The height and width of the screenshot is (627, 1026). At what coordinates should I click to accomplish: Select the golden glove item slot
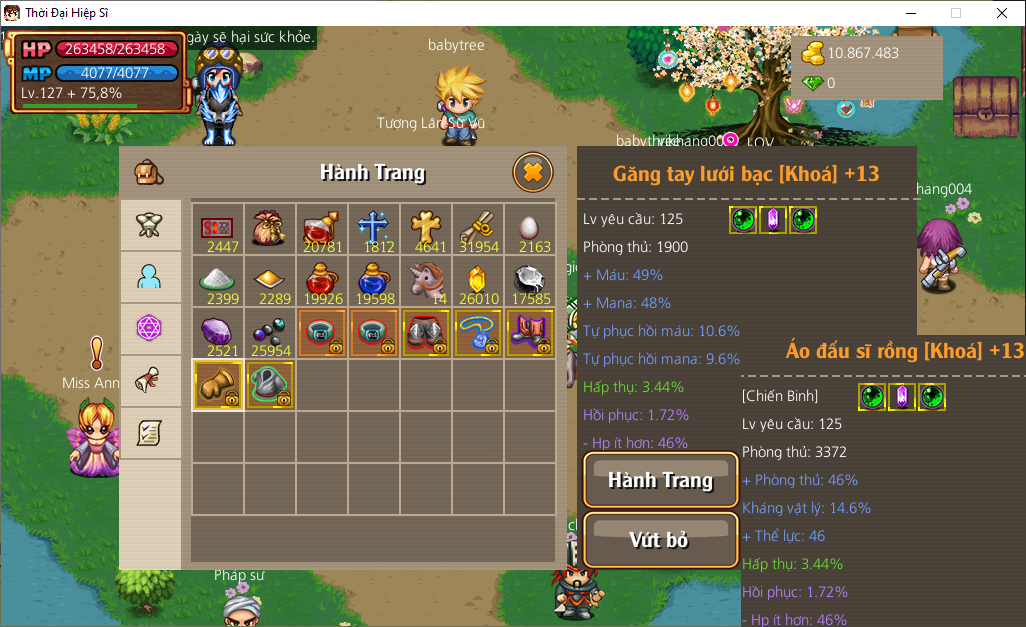(x=217, y=385)
